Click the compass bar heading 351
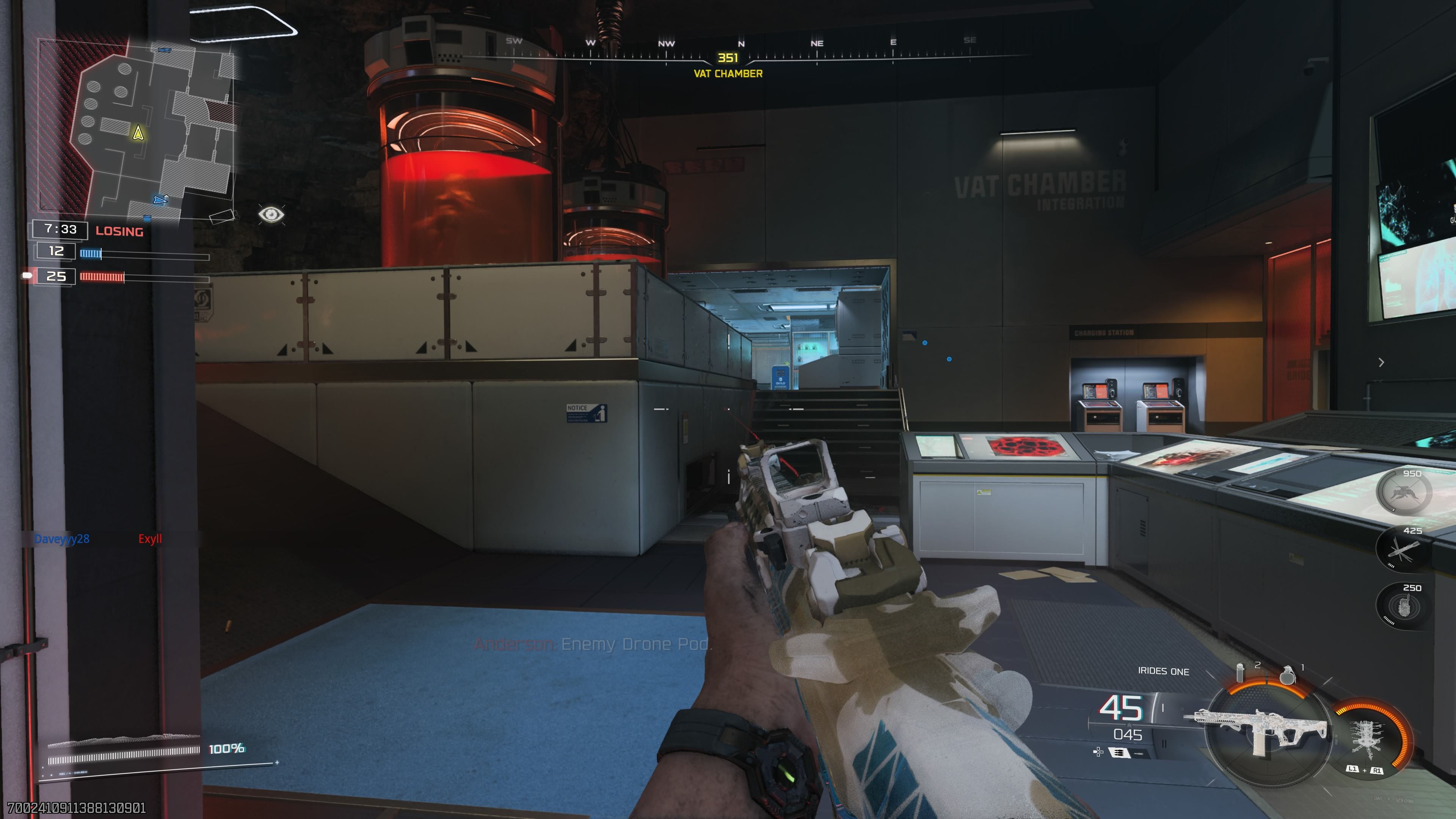The width and height of the screenshot is (1456, 819). pyautogui.click(x=728, y=57)
